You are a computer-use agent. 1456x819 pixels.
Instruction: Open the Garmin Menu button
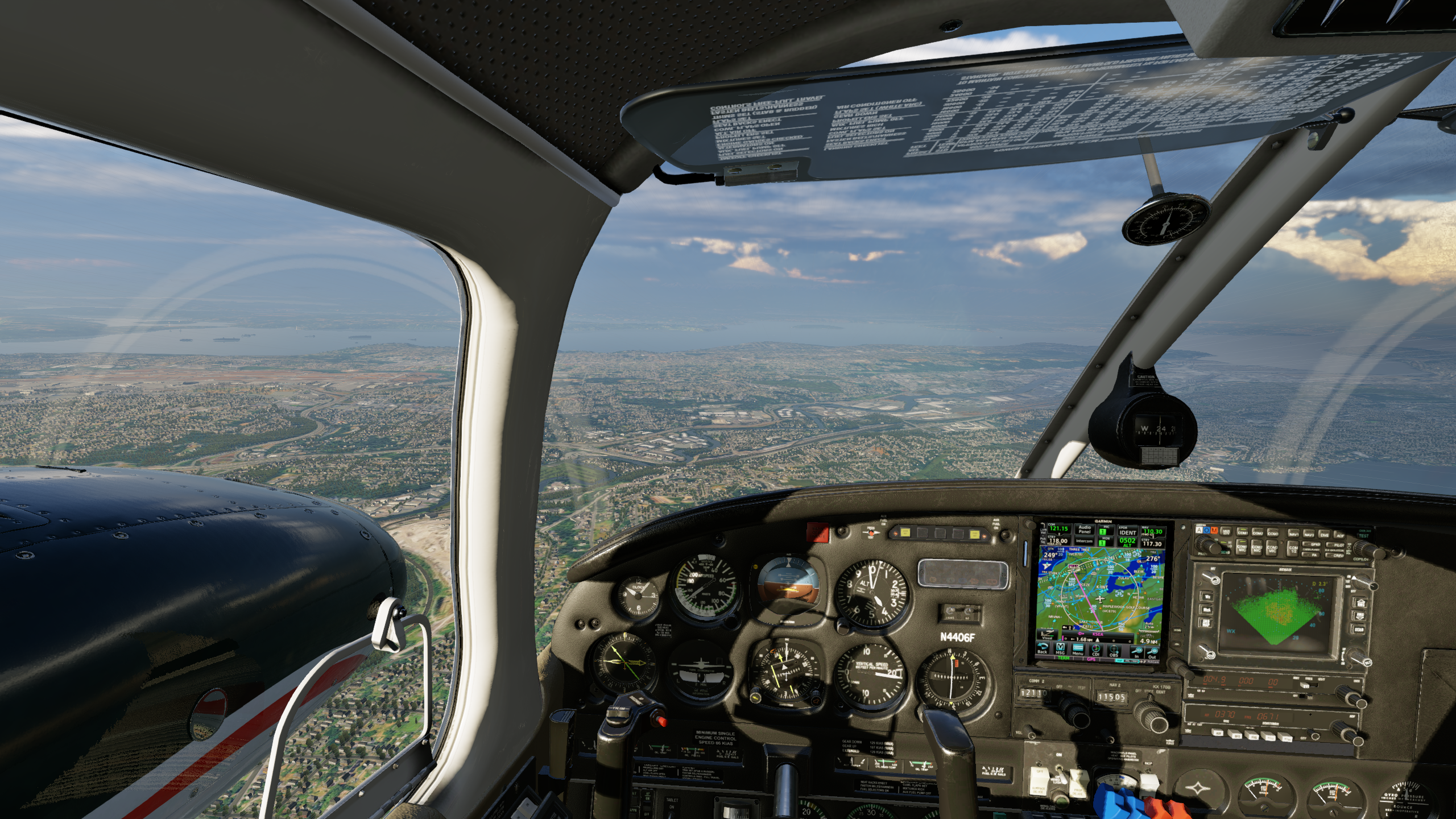[x=1078, y=650]
